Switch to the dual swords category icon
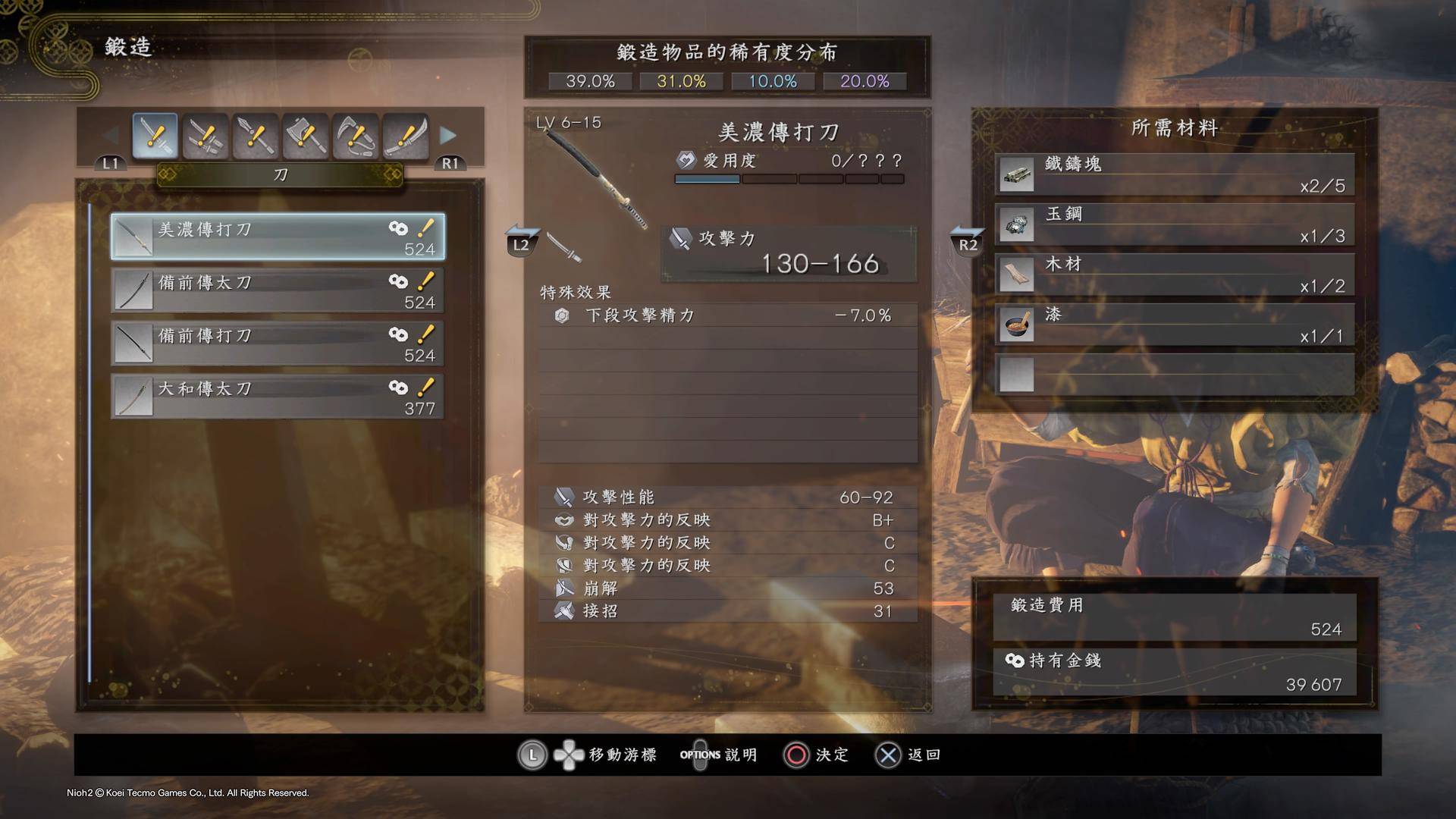This screenshot has width=1456, height=819. pos(205,135)
